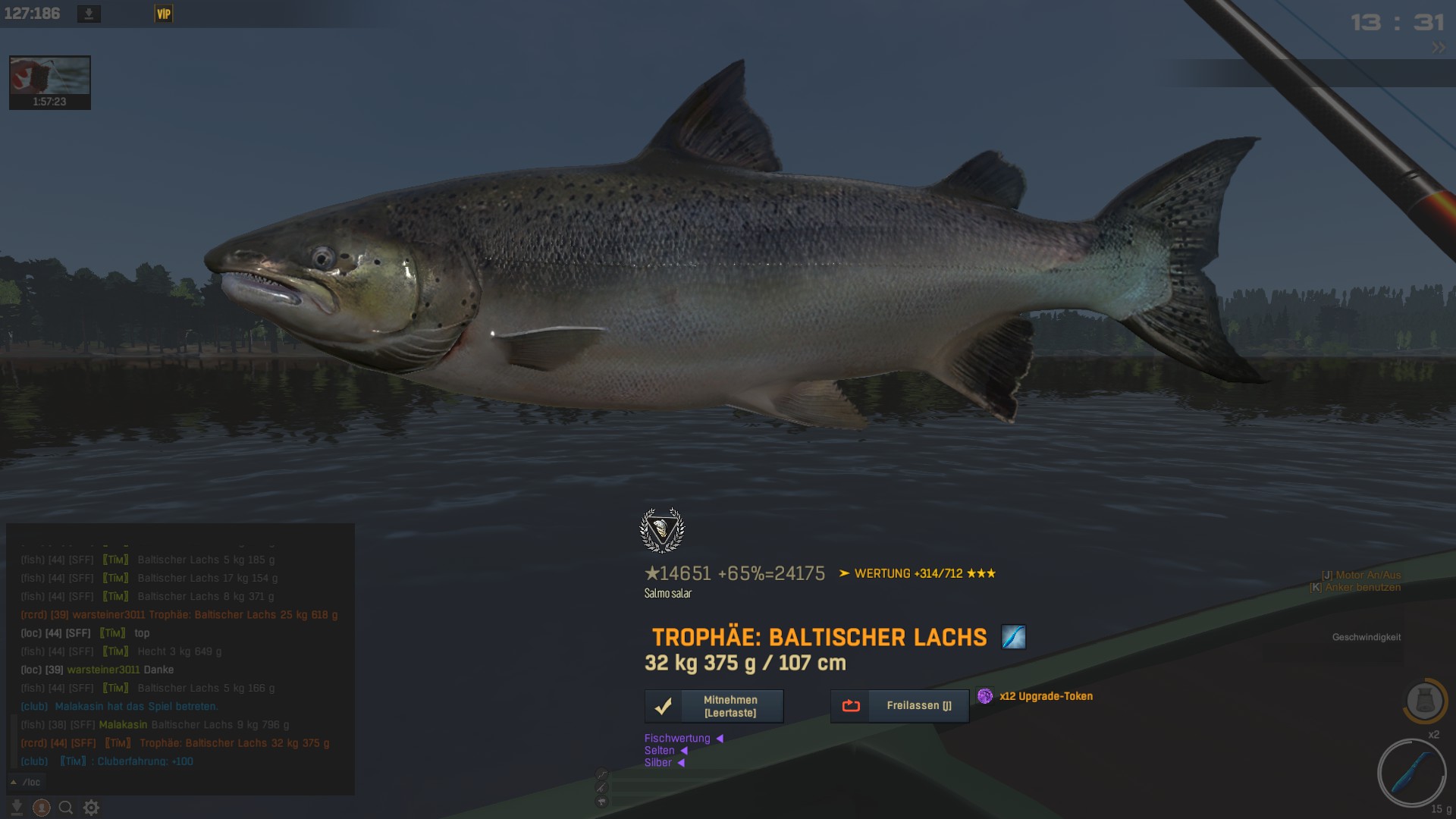The height and width of the screenshot is (819, 1456).
Task: Select the blue soft lure icon by fish name
Action: (x=1013, y=637)
